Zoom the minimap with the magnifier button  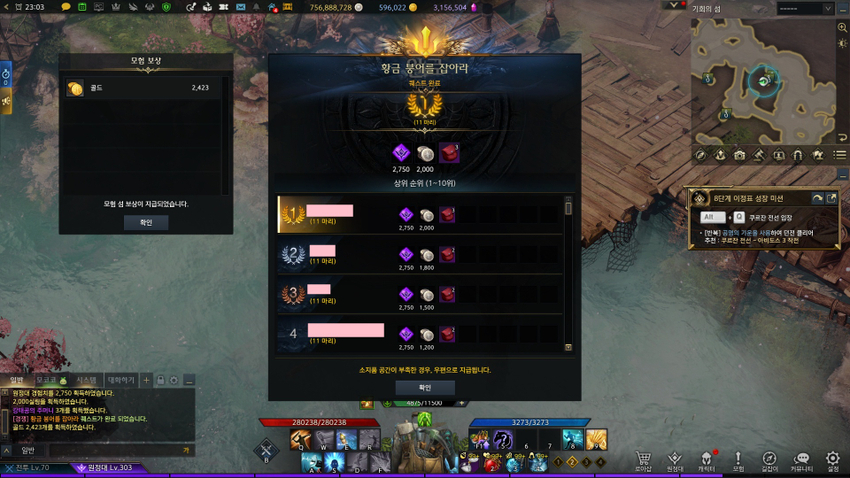click(x=842, y=28)
